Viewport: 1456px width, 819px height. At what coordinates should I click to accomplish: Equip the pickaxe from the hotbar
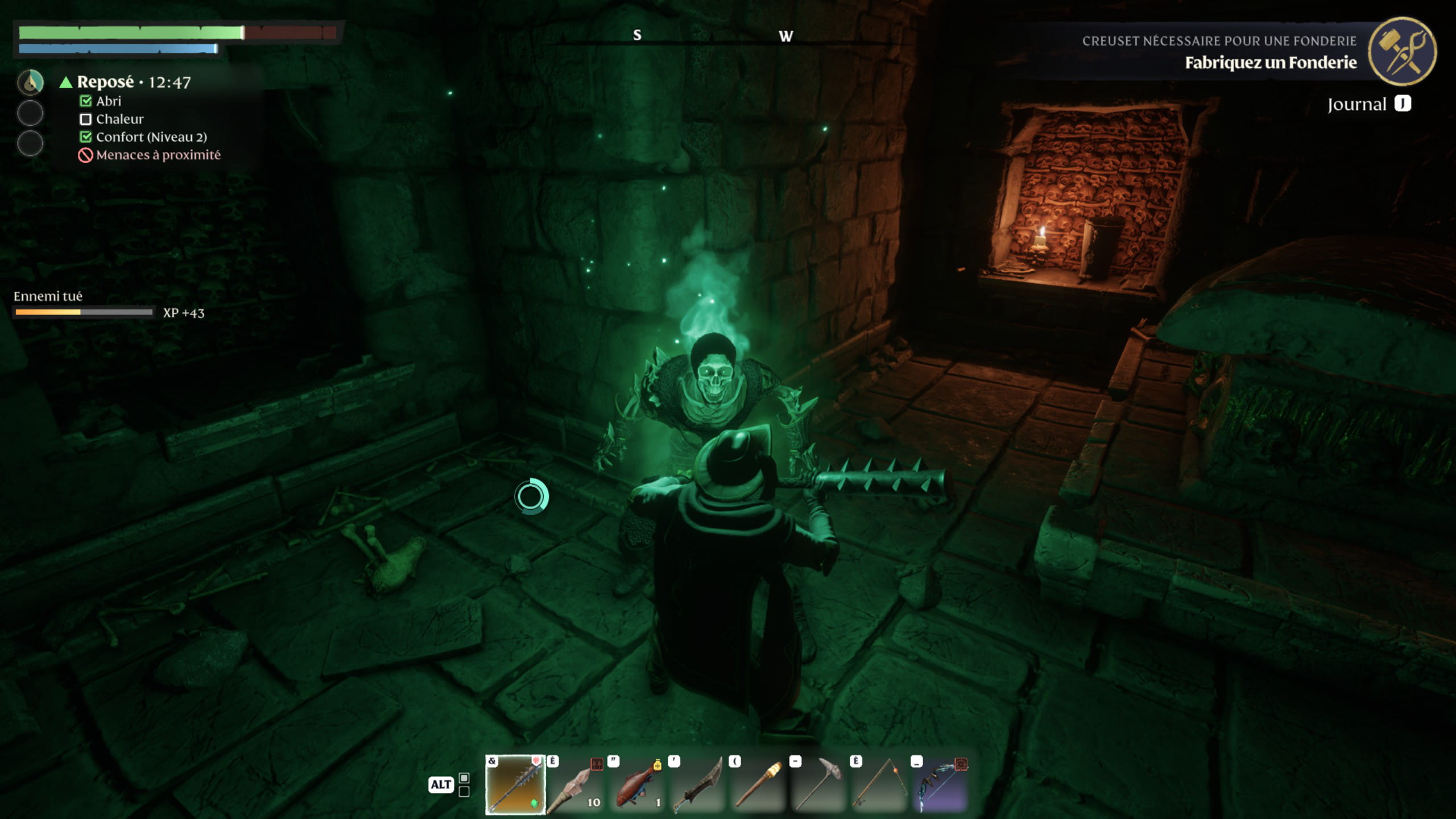pos(819,785)
